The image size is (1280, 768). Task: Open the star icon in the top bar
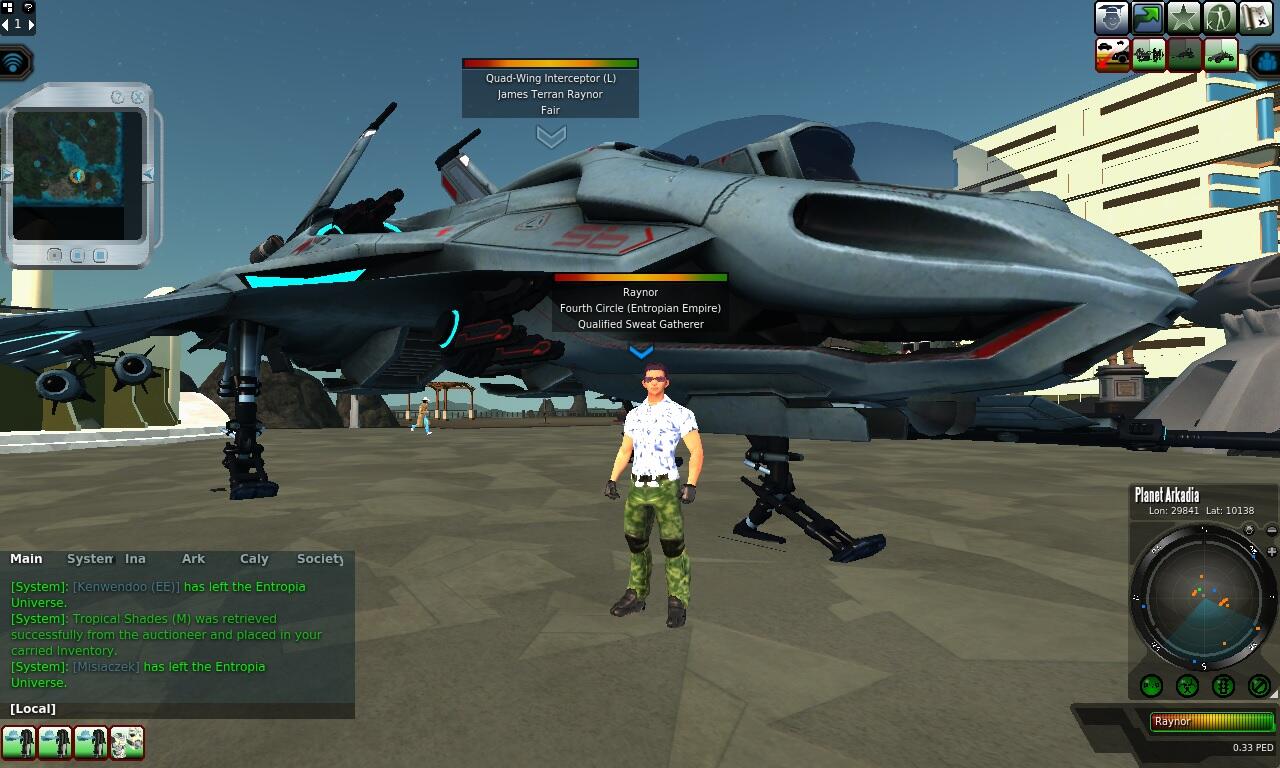[x=1184, y=18]
